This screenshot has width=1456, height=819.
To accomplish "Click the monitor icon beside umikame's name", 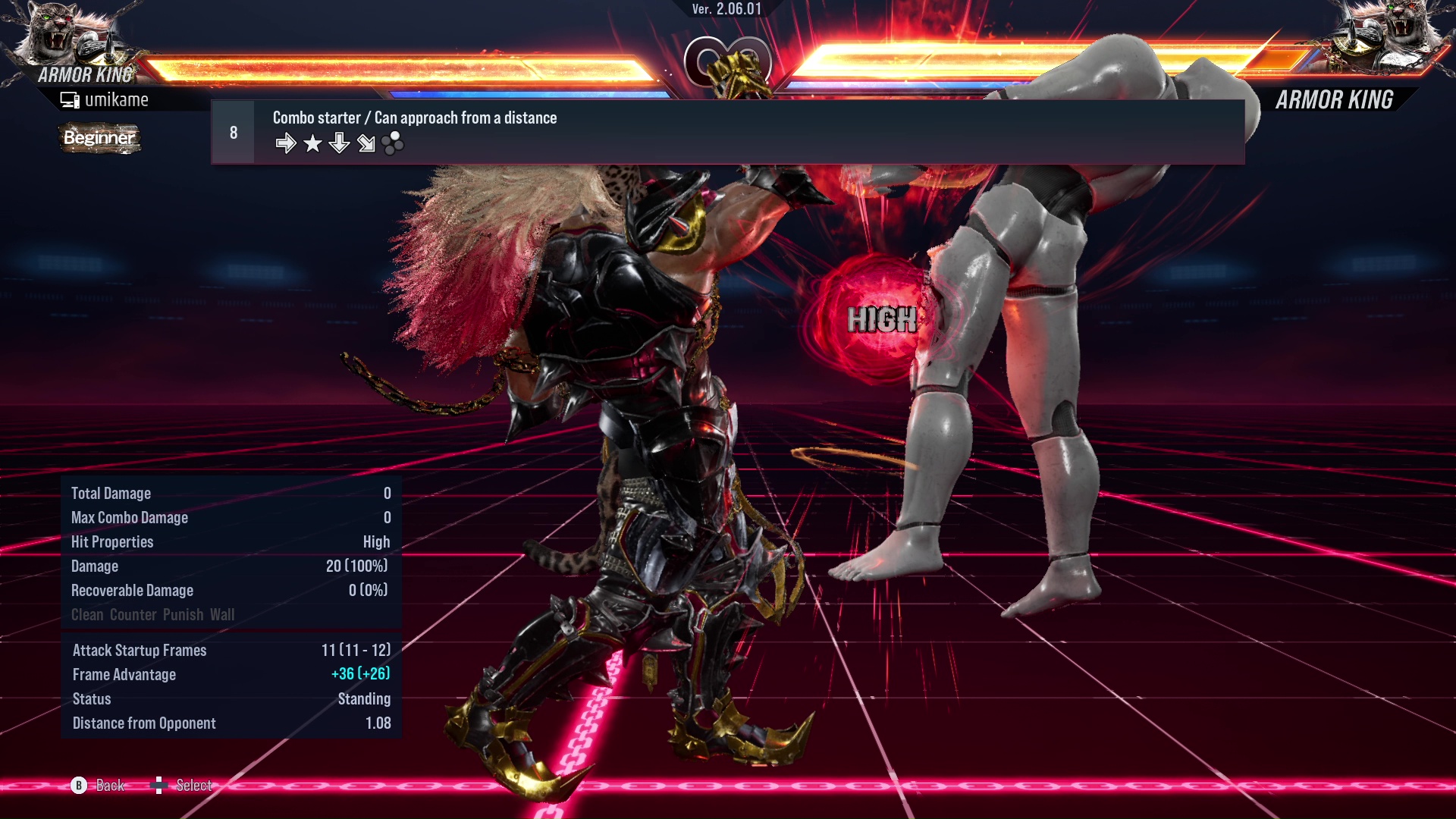I will pos(69,99).
